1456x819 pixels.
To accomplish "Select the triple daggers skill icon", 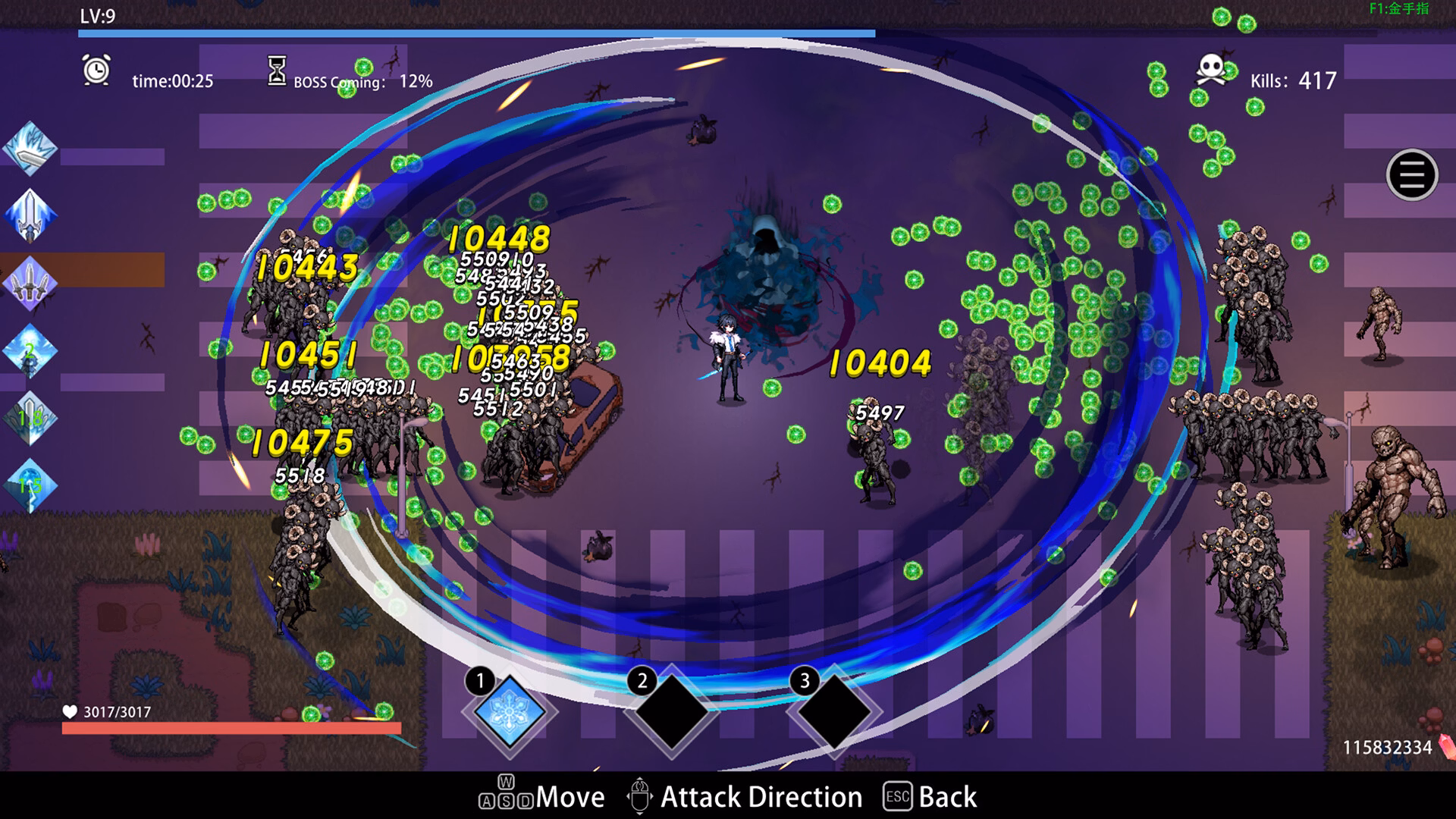I will click(30, 284).
